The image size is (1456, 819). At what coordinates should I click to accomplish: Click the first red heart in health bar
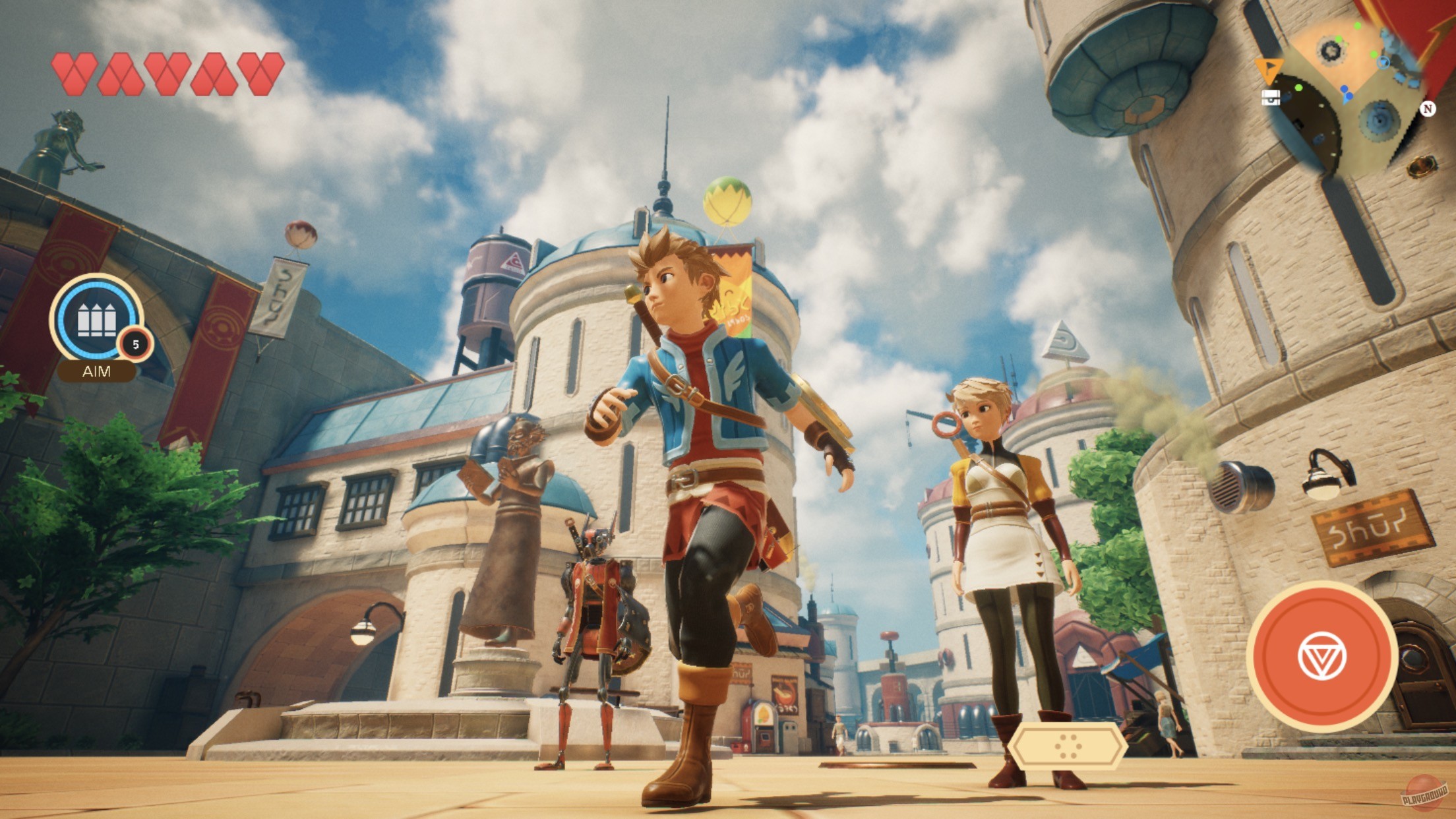(73, 74)
